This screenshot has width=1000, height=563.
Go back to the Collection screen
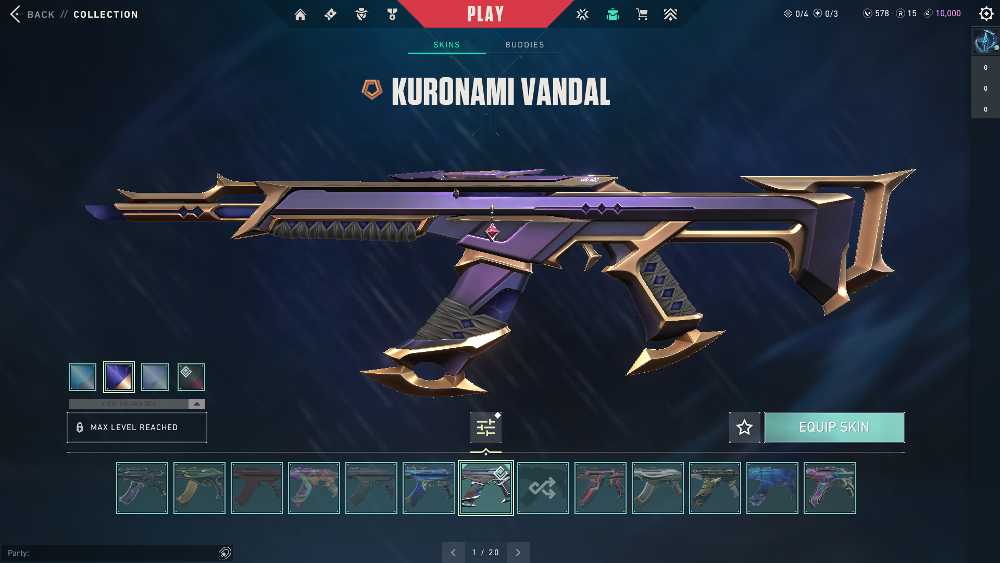[40, 14]
